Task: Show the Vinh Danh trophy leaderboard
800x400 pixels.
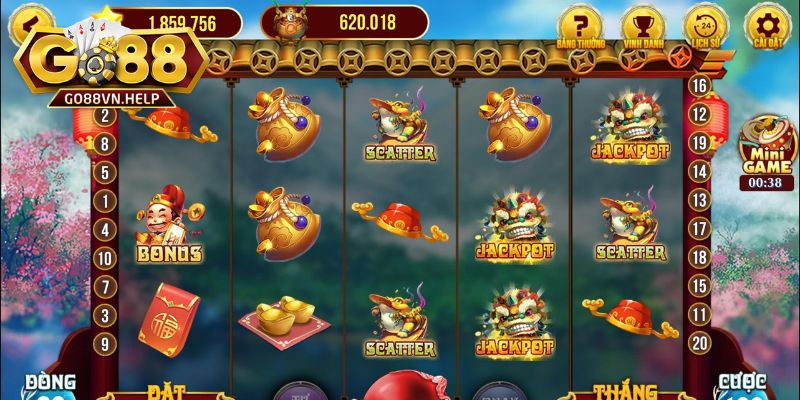Action: click(641, 25)
